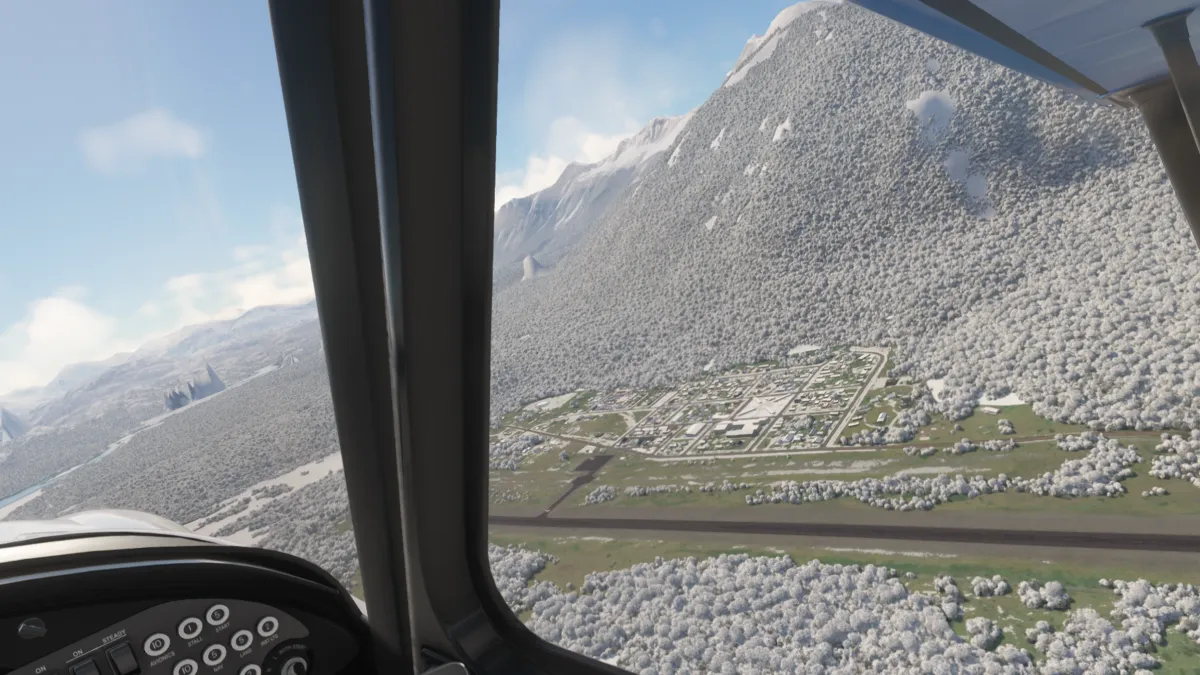The image size is (1200, 675).
Task: Toggle the START circuit breaker
Action: (217, 615)
